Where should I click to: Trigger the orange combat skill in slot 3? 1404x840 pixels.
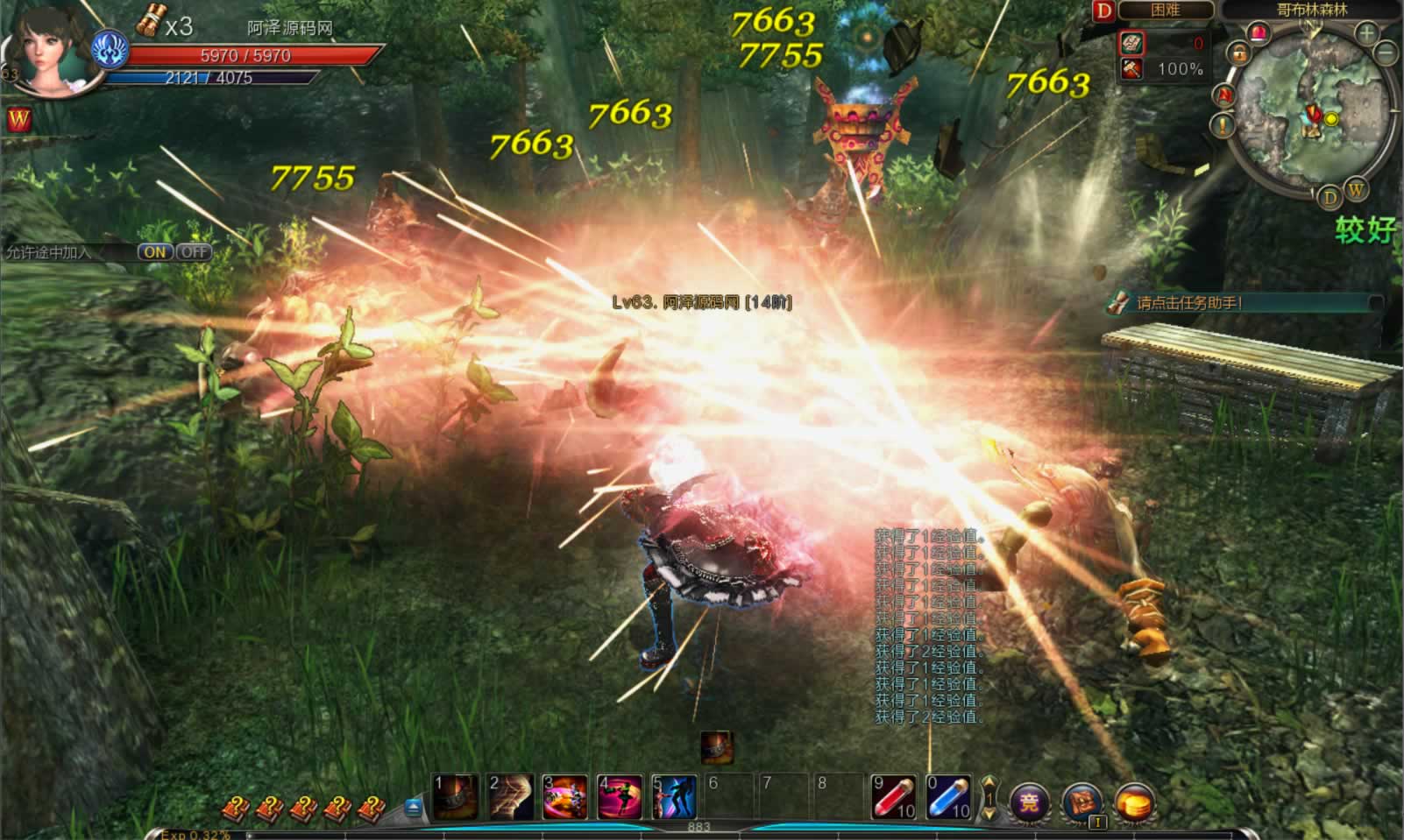click(x=564, y=796)
